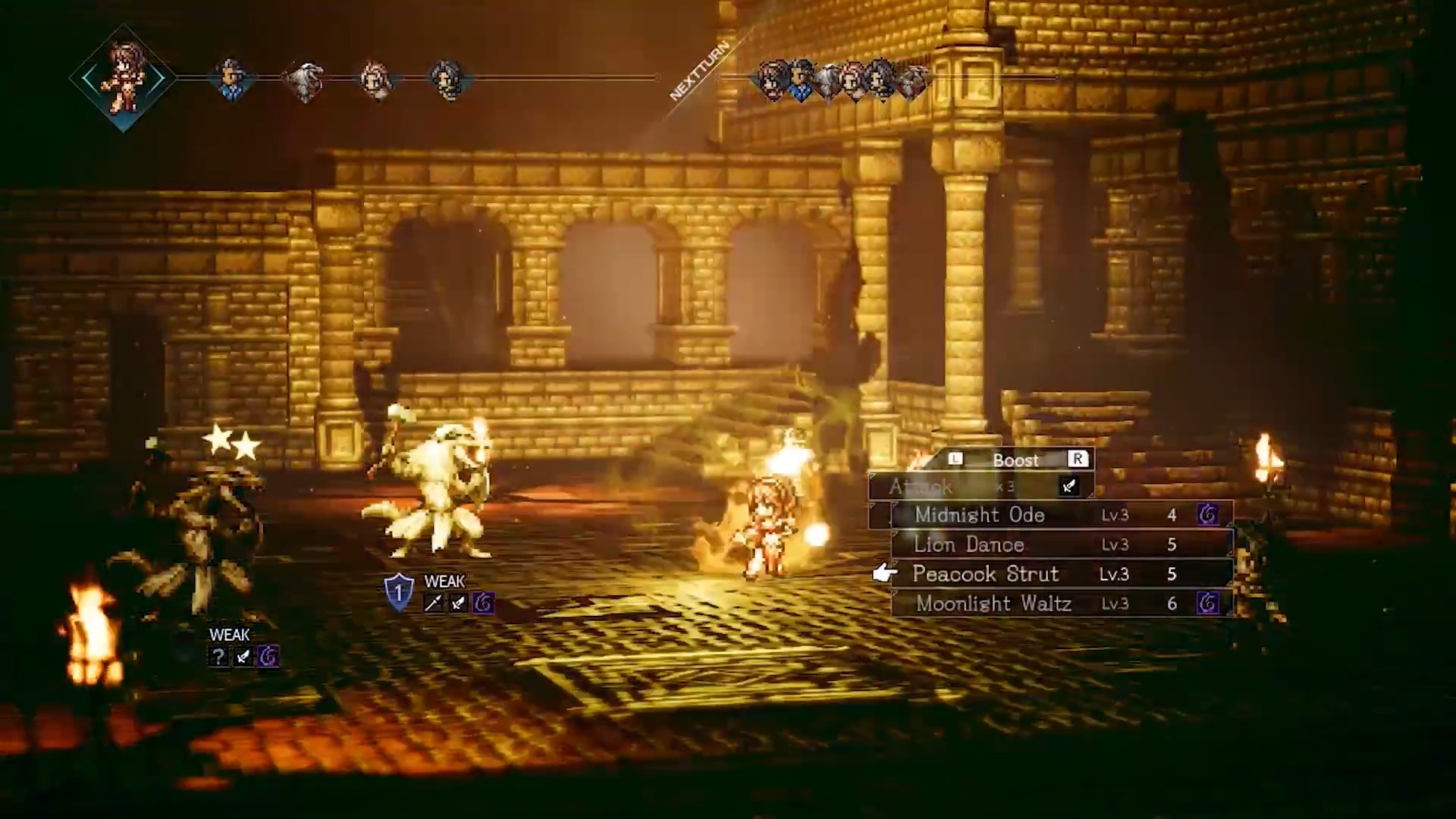Click the question mark unknown weakness icon

coord(218,657)
